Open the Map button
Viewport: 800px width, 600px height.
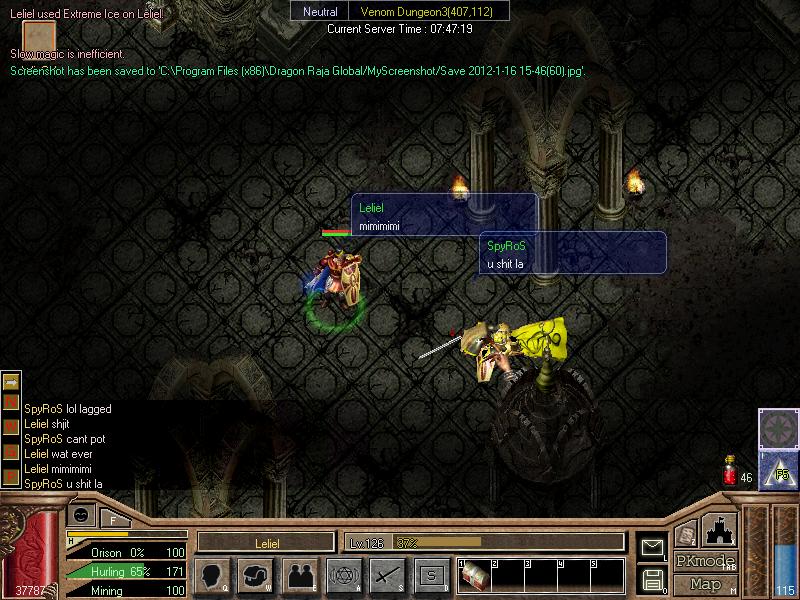click(x=706, y=584)
